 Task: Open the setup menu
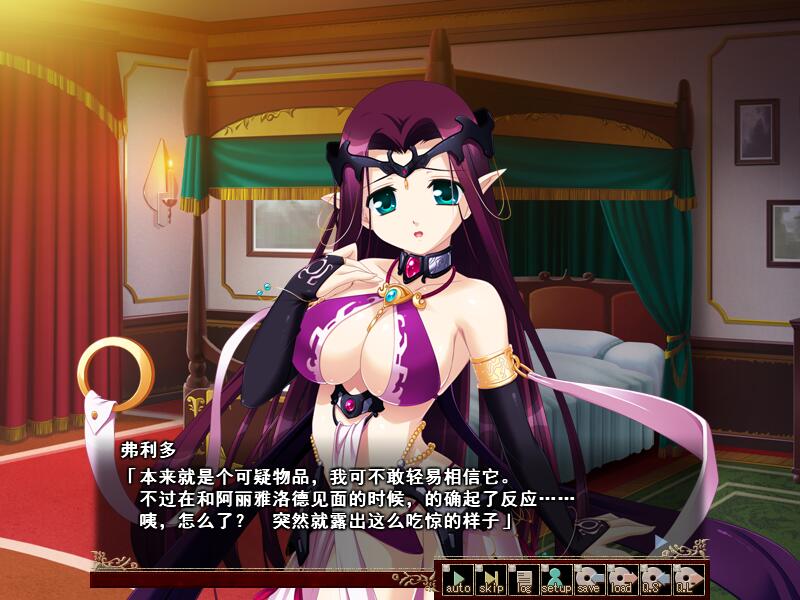(x=556, y=580)
